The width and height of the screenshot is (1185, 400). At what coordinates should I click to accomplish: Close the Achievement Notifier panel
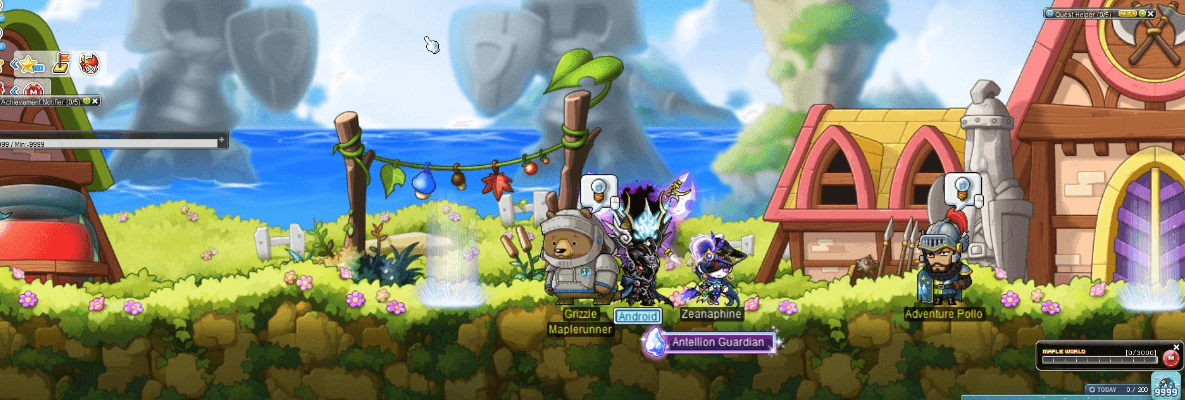coord(96,101)
